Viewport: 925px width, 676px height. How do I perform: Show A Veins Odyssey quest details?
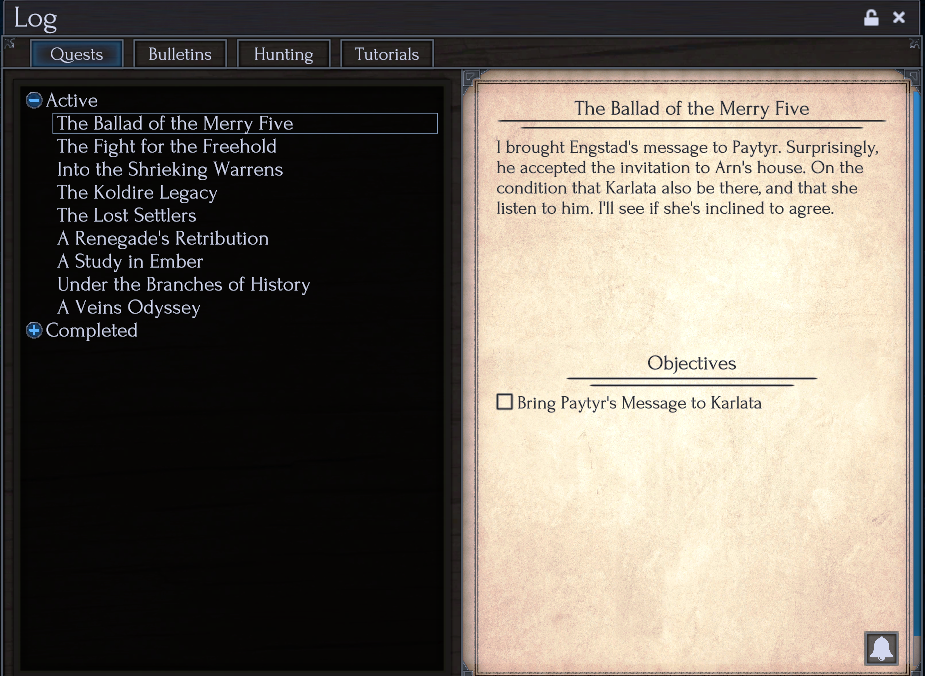129,308
